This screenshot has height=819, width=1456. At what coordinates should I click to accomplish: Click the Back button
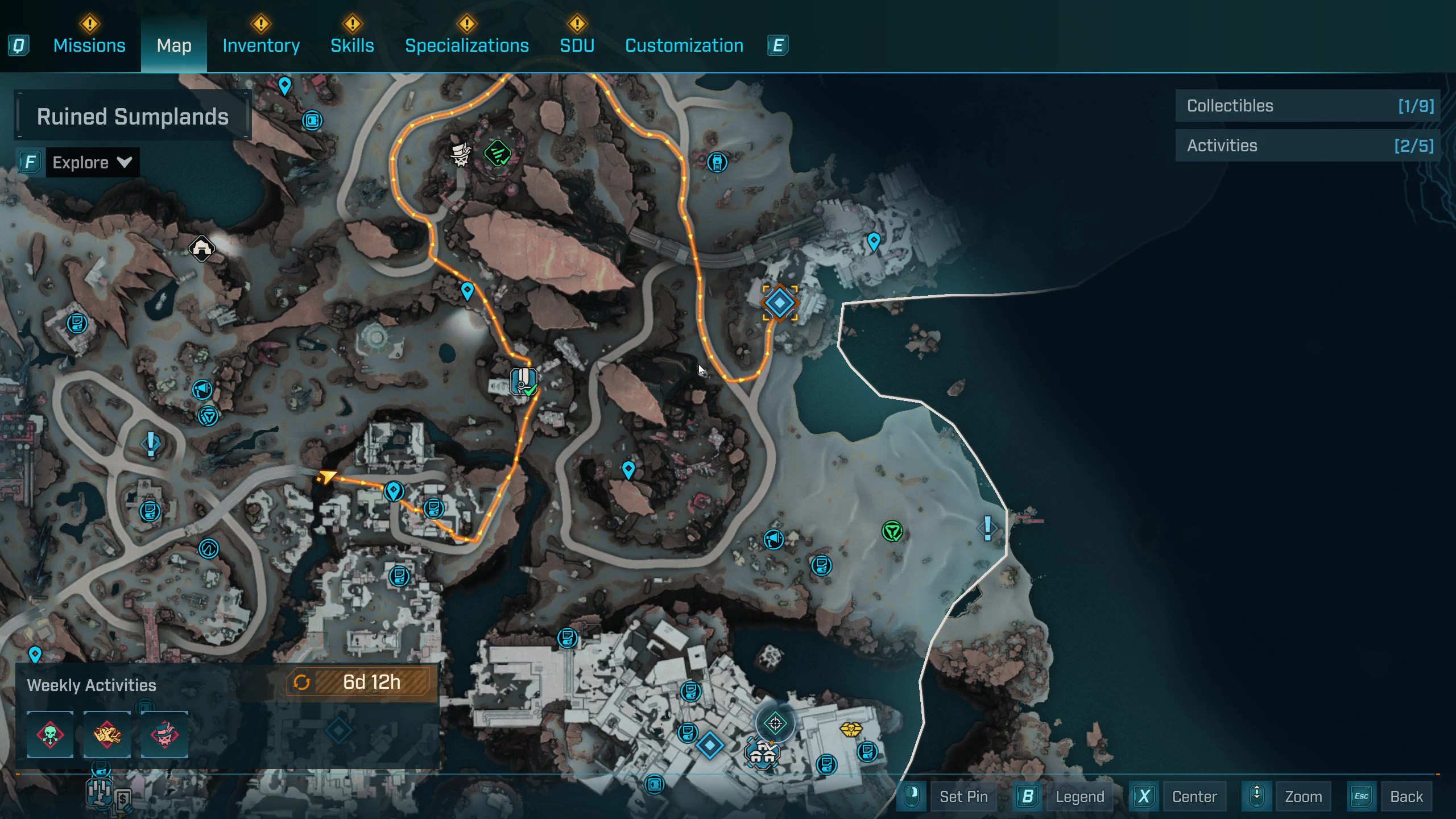point(1406,796)
